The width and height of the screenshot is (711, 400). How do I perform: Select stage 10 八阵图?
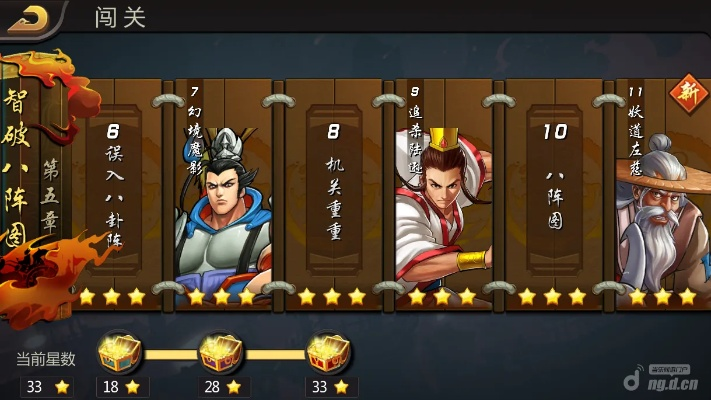[x=553, y=190]
